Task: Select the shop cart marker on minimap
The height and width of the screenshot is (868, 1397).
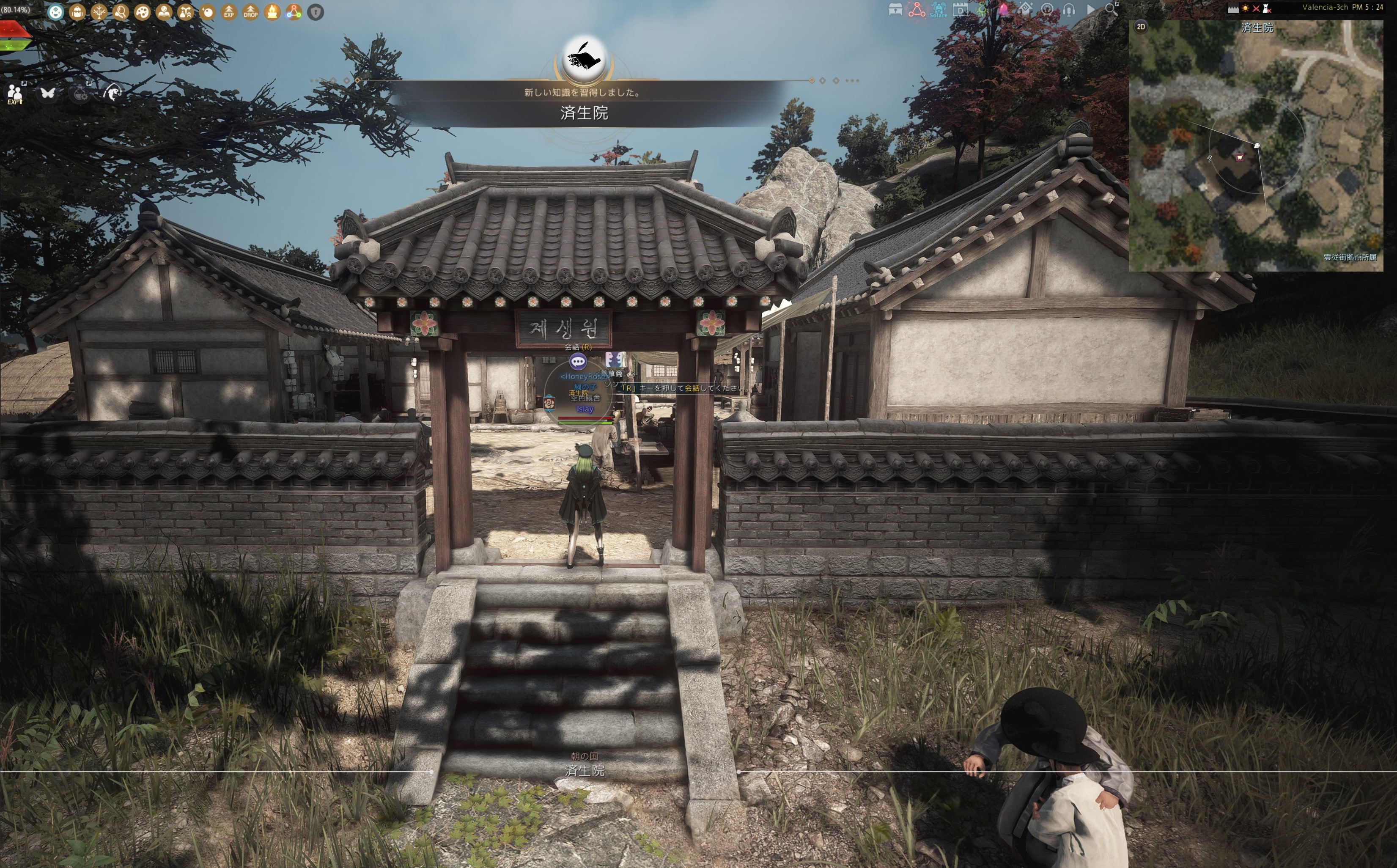Action: (x=1240, y=157)
